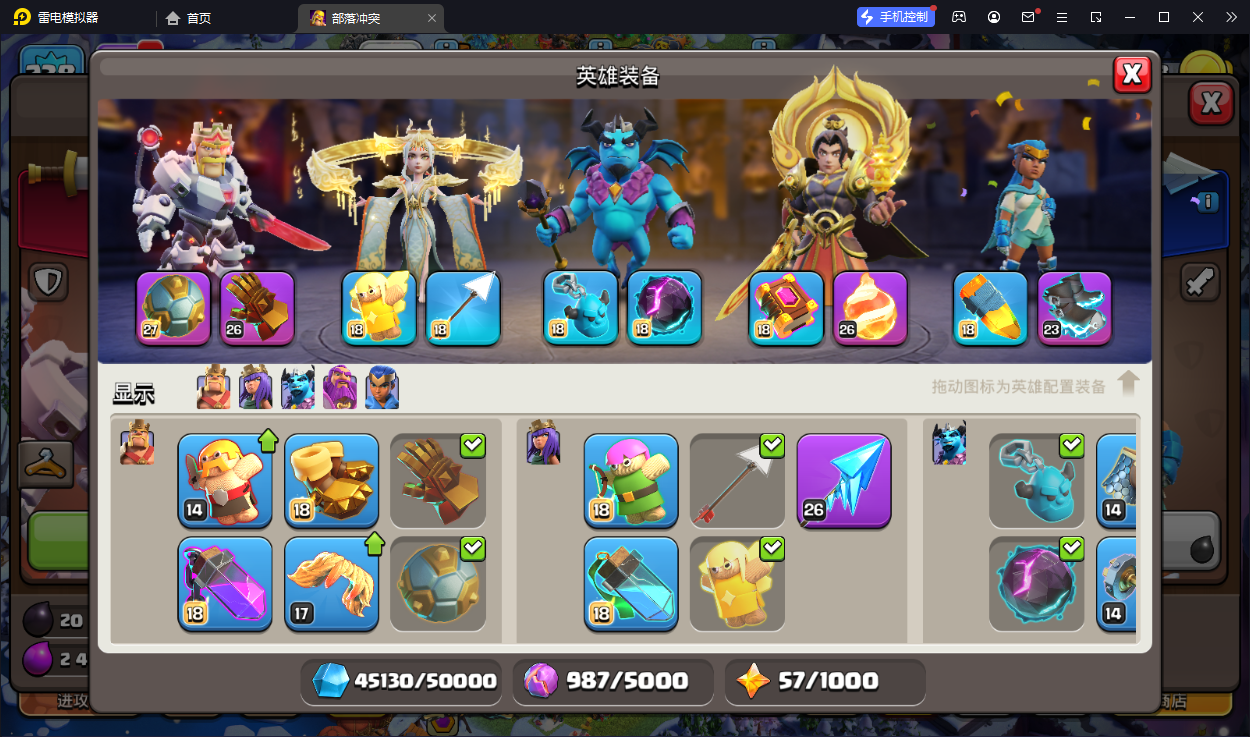Click the equipped Eternal Tome slot
Image resolution: width=1250 pixels, height=737 pixels.
click(786, 308)
